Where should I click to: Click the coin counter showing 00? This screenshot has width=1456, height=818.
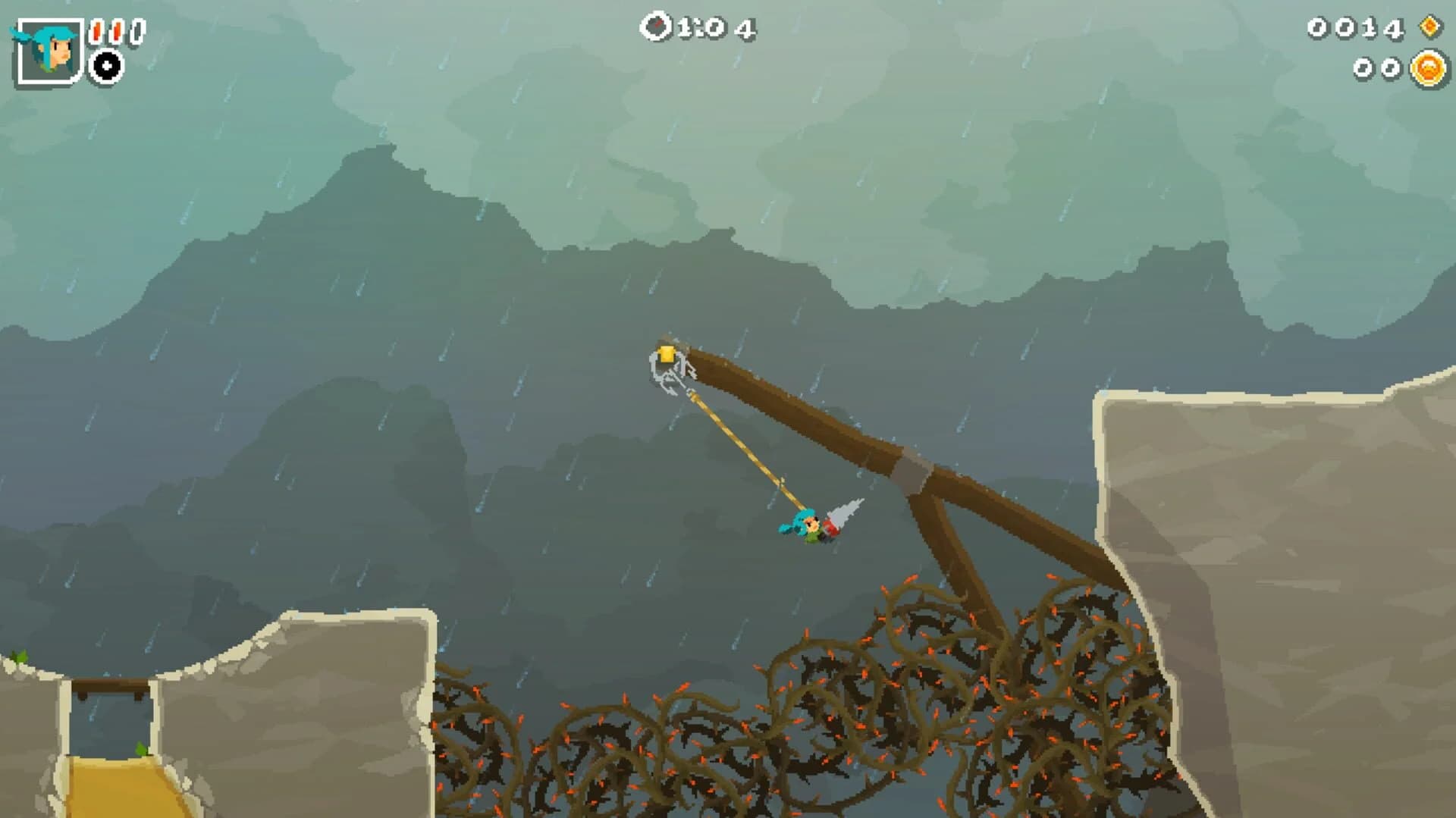click(x=1377, y=67)
